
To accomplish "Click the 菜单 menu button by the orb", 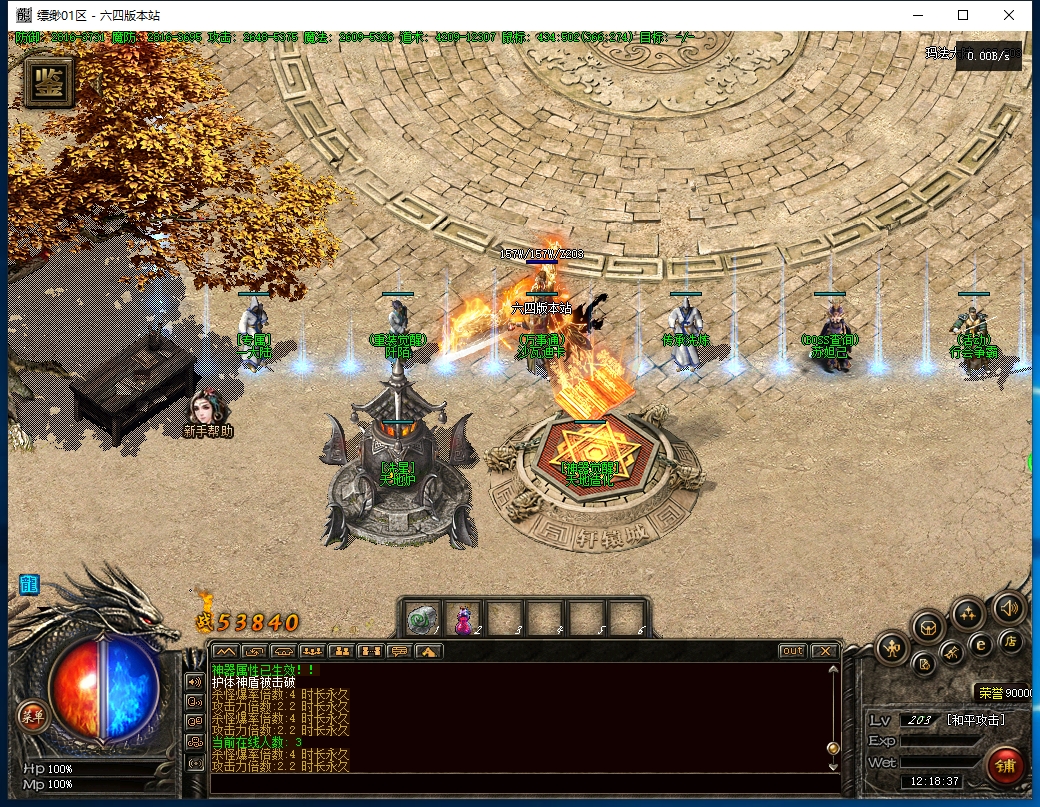I will click(x=33, y=714).
